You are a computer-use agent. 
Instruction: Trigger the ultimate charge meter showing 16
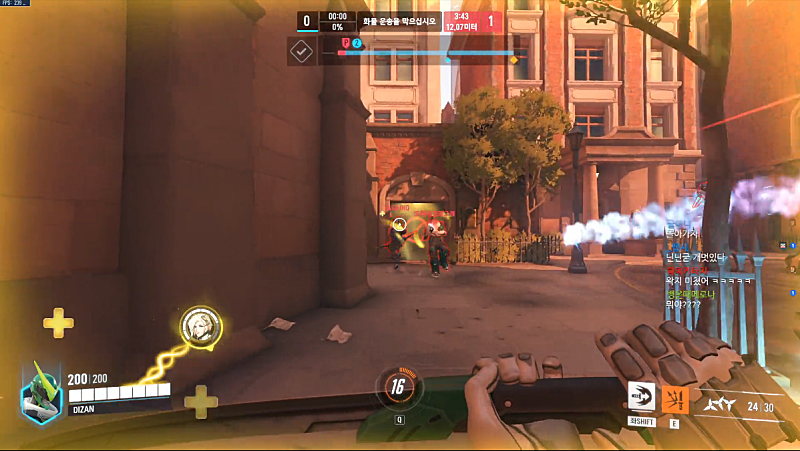[398, 388]
